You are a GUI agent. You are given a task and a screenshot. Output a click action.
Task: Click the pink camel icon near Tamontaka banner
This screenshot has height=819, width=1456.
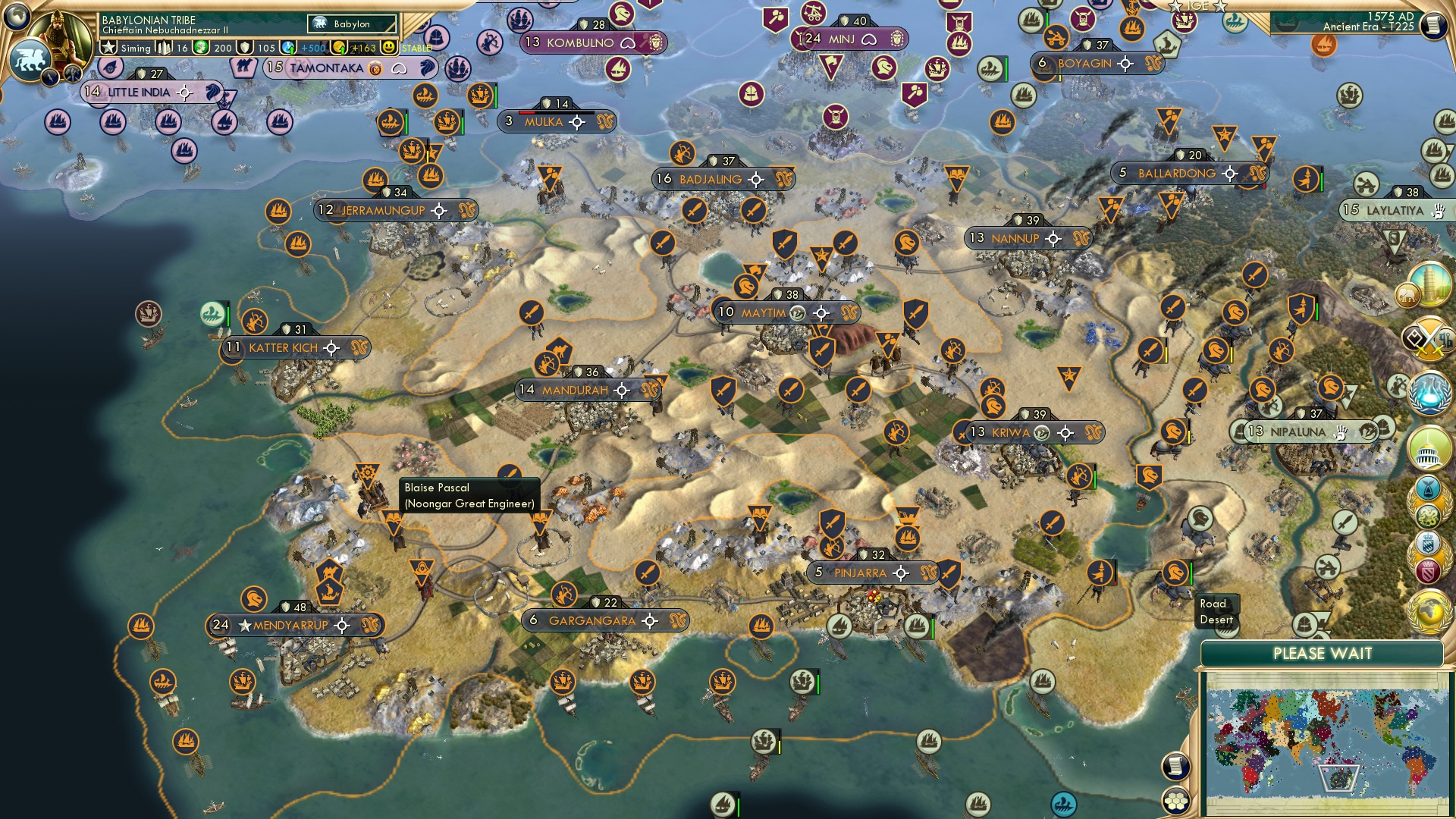point(244,66)
